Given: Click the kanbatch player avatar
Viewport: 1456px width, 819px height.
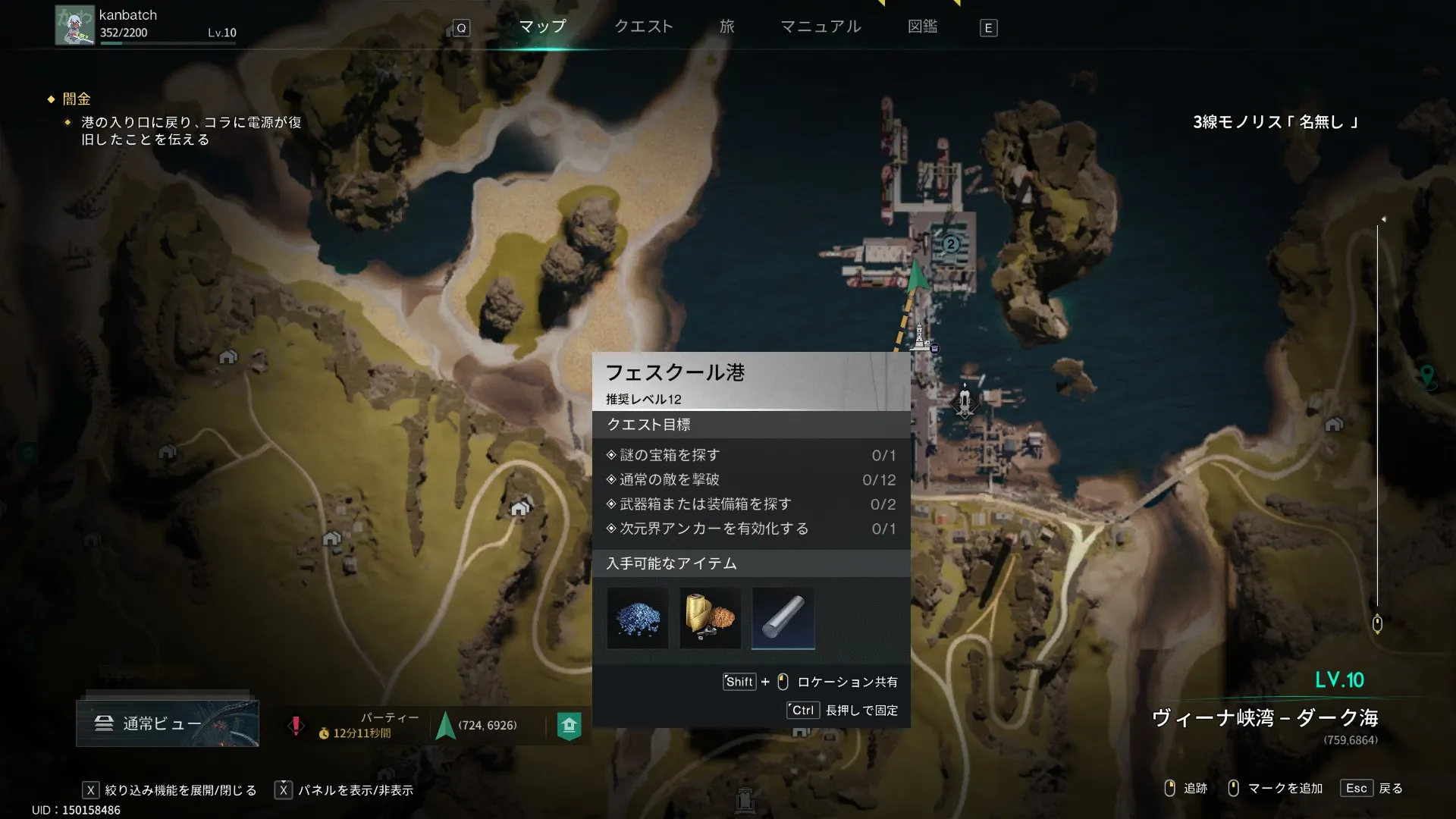Looking at the screenshot, I should click(x=74, y=25).
